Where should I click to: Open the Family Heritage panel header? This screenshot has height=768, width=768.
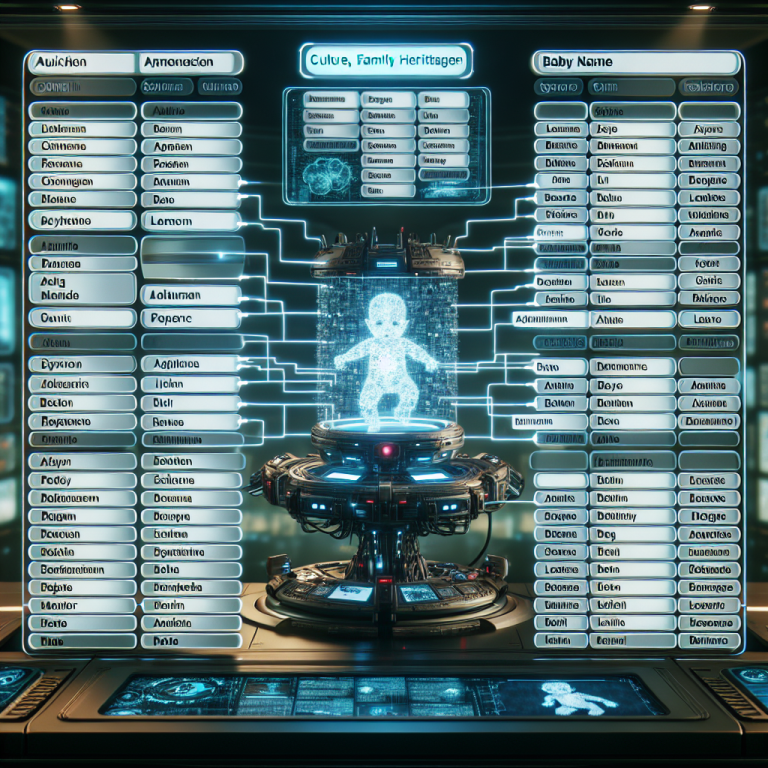click(x=384, y=61)
